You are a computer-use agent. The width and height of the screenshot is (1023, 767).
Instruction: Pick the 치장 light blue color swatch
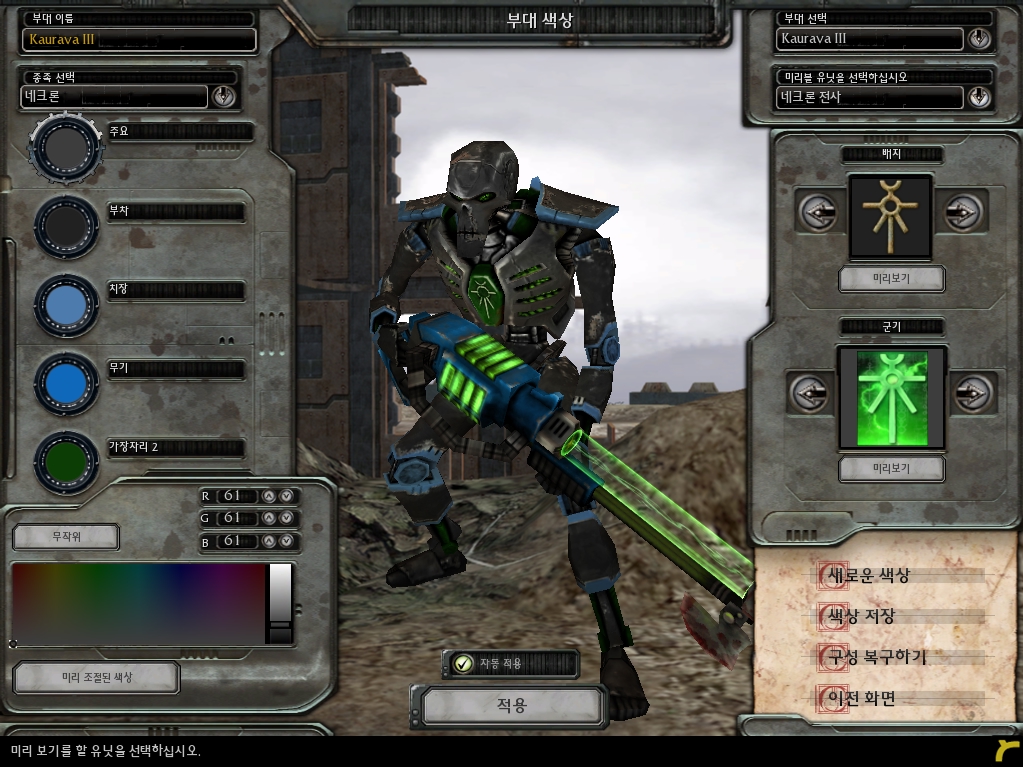(66, 304)
